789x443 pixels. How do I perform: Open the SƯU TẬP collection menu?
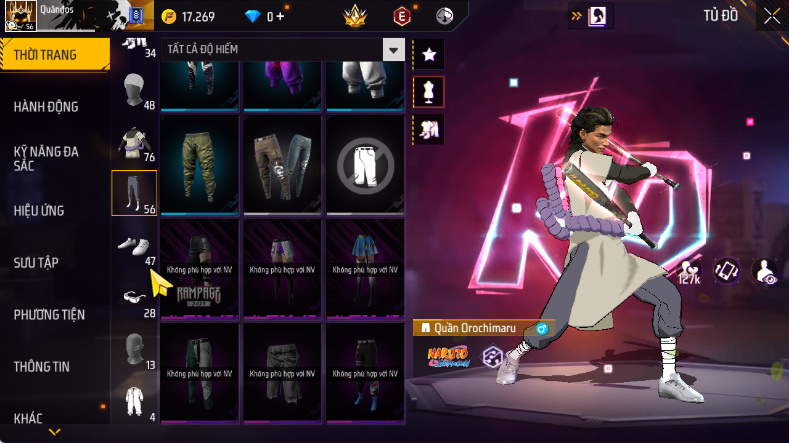pyautogui.click(x=36, y=262)
